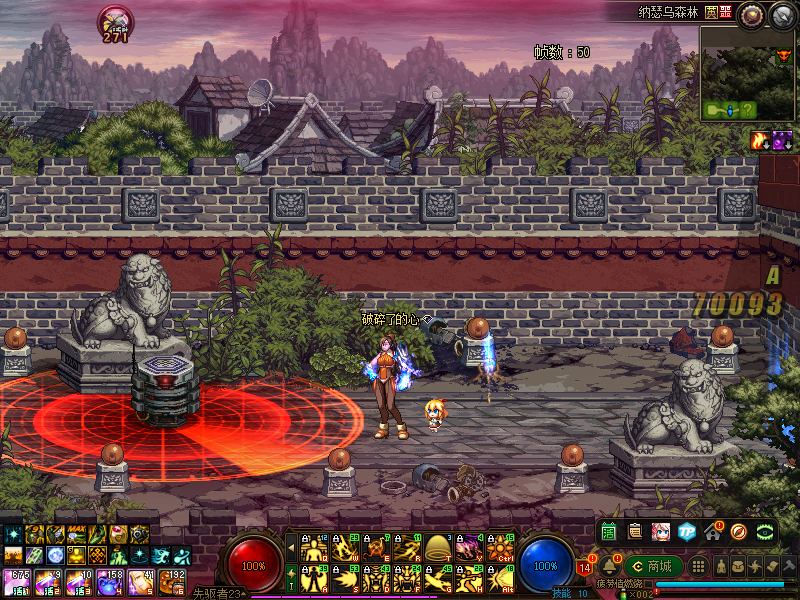Click the pink-haired character portrait icon

coord(661,530)
